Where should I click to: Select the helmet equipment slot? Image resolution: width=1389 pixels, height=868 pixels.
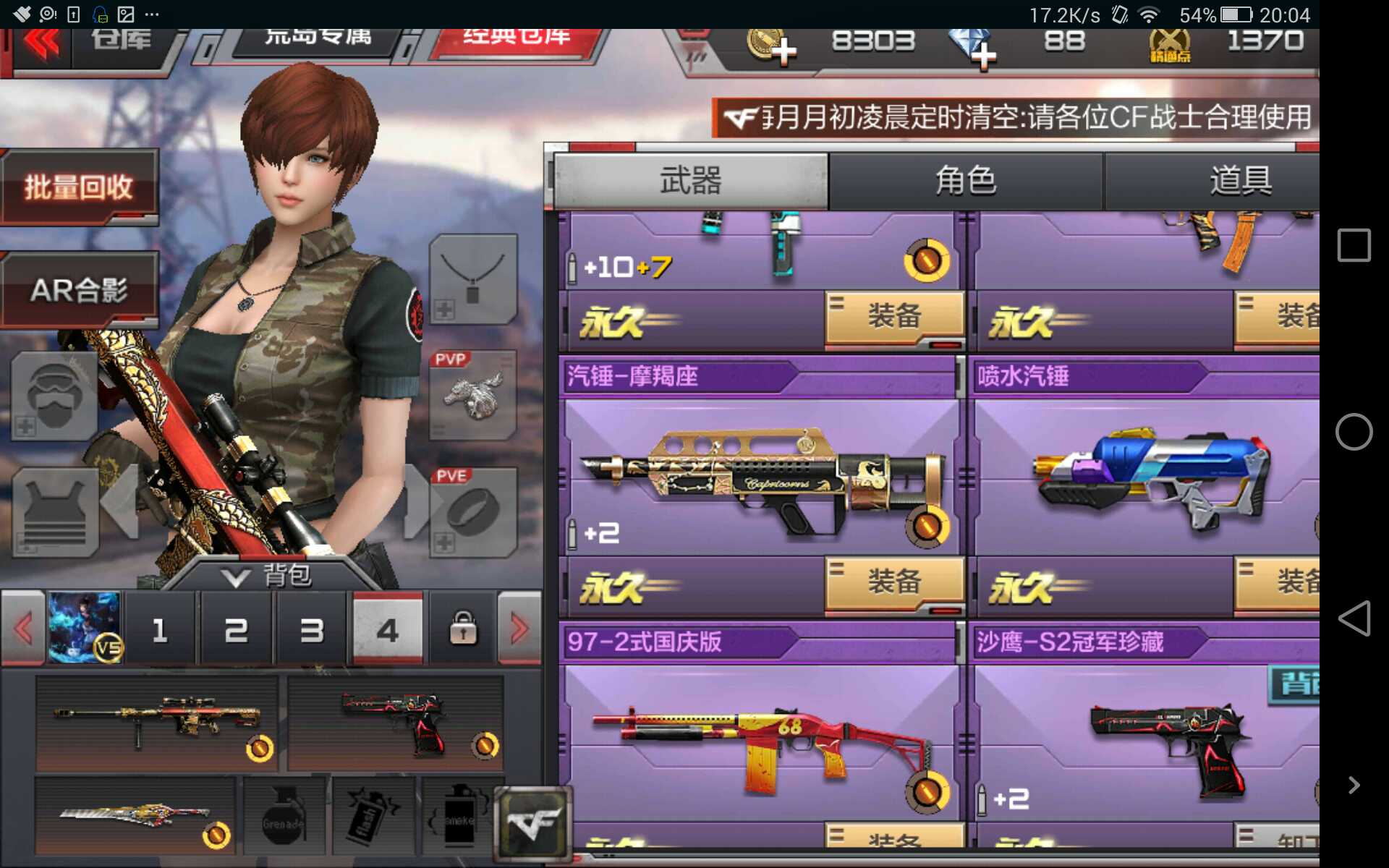[x=54, y=394]
